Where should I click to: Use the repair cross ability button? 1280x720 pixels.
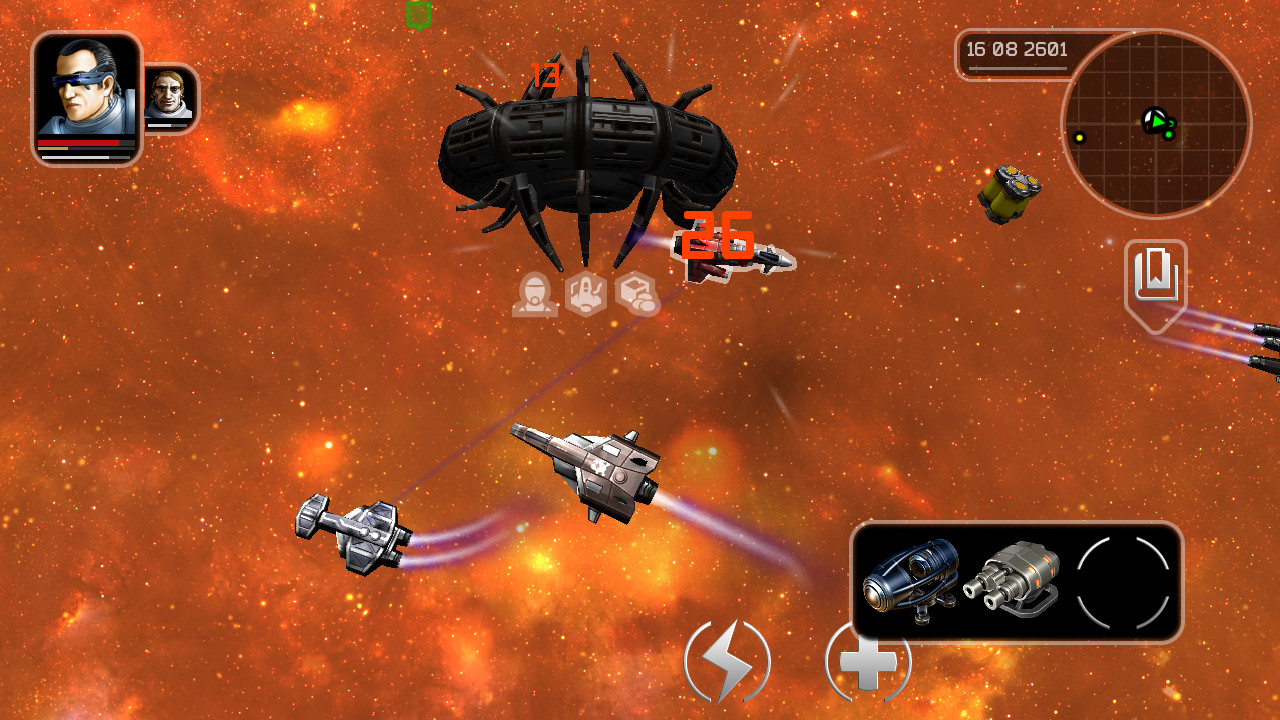[x=868, y=661]
